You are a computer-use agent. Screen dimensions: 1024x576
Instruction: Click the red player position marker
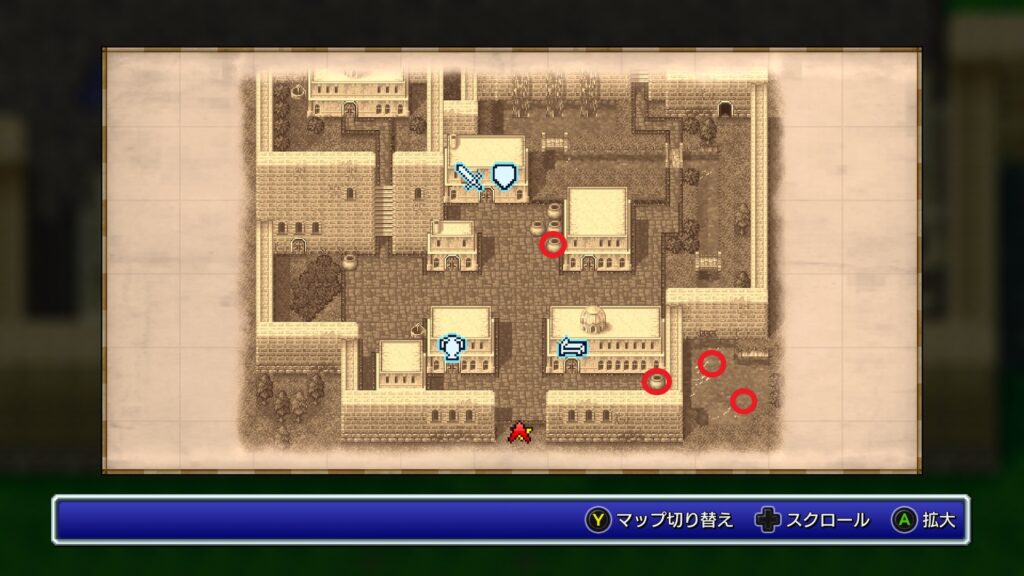click(519, 432)
